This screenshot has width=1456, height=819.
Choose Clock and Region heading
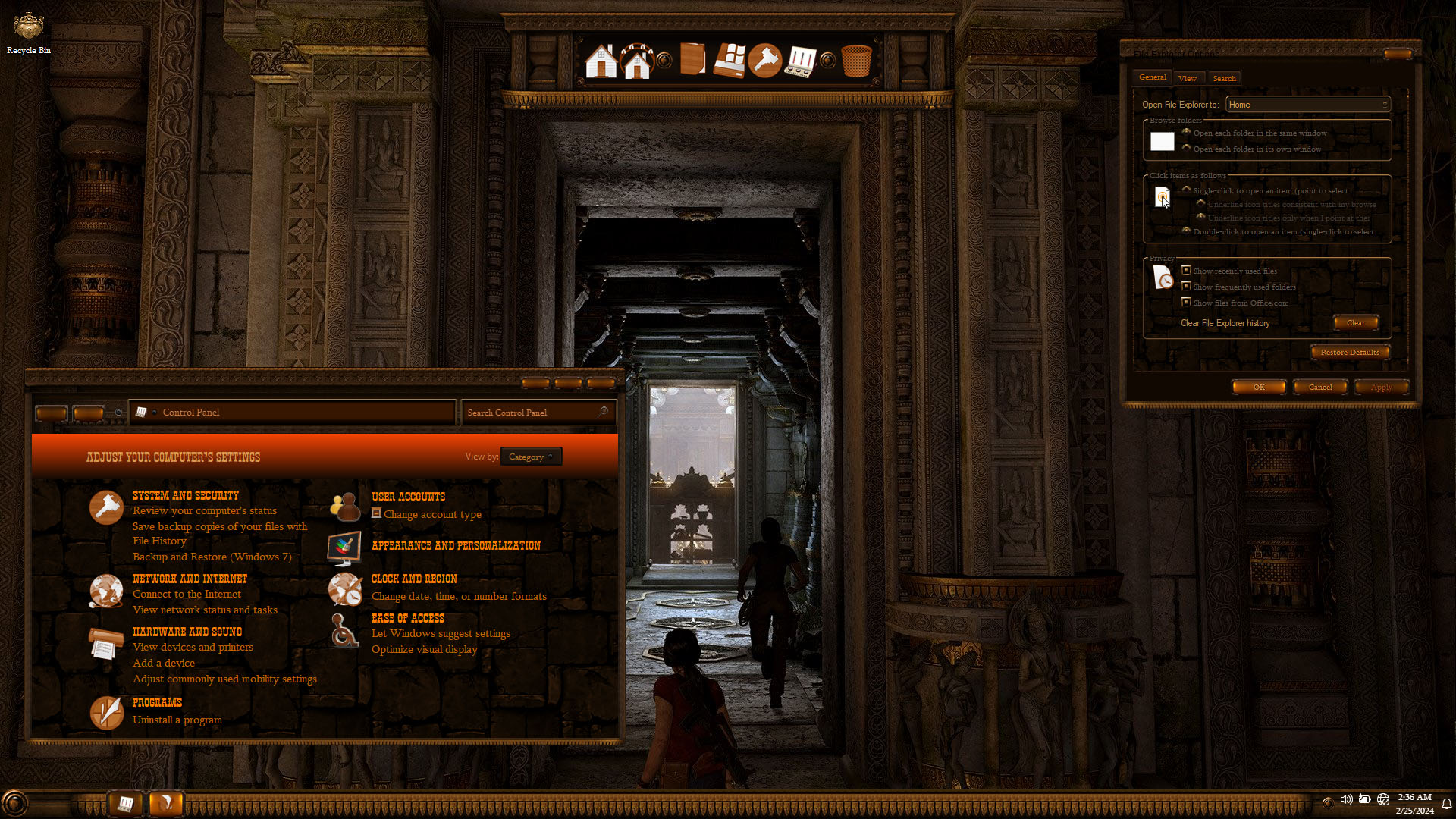click(414, 579)
